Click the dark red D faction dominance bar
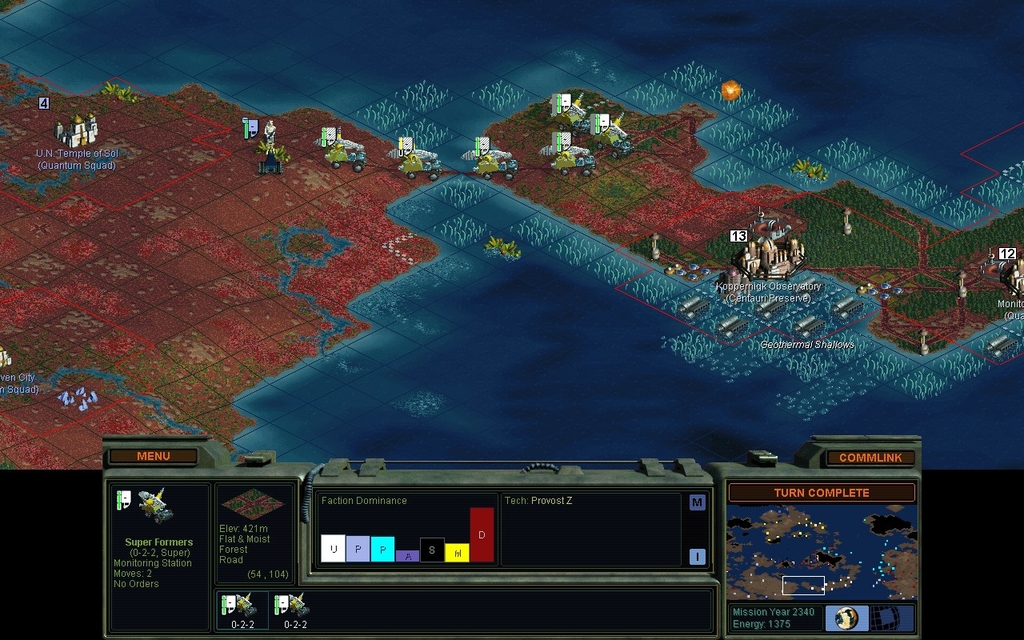The height and width of the screenshot is (640, 1024). click(x=482, y=535)
